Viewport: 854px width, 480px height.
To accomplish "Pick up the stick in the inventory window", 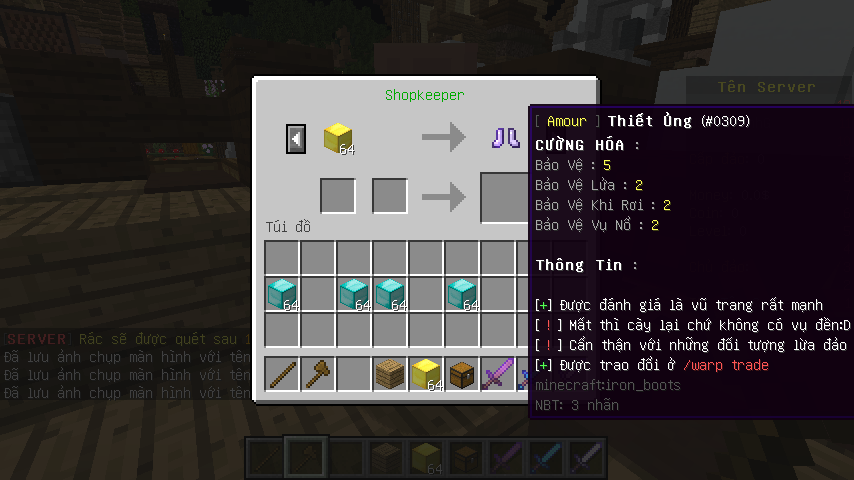I will [282, 374].
